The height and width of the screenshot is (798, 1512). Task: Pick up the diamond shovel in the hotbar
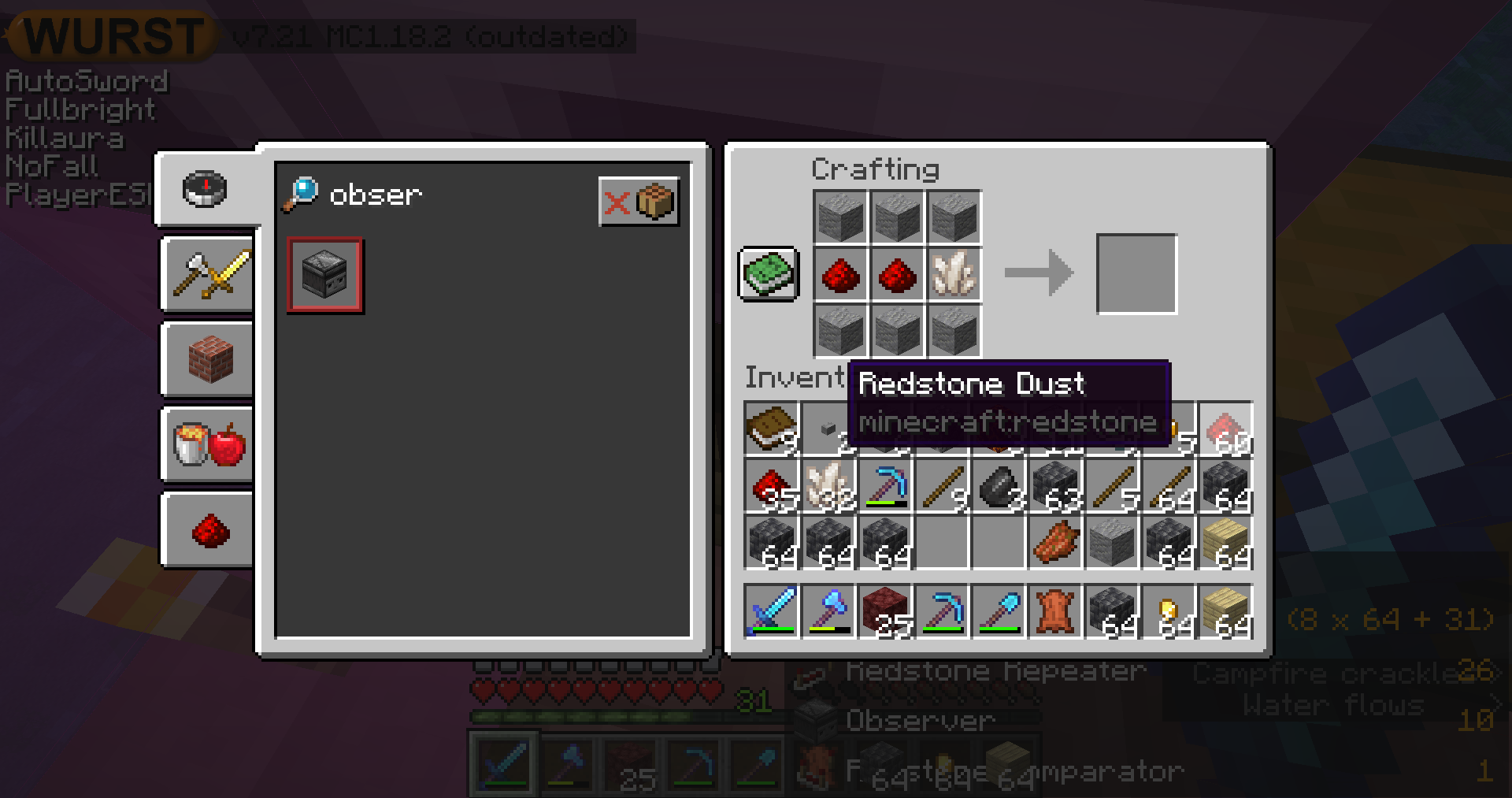point(999,611)
